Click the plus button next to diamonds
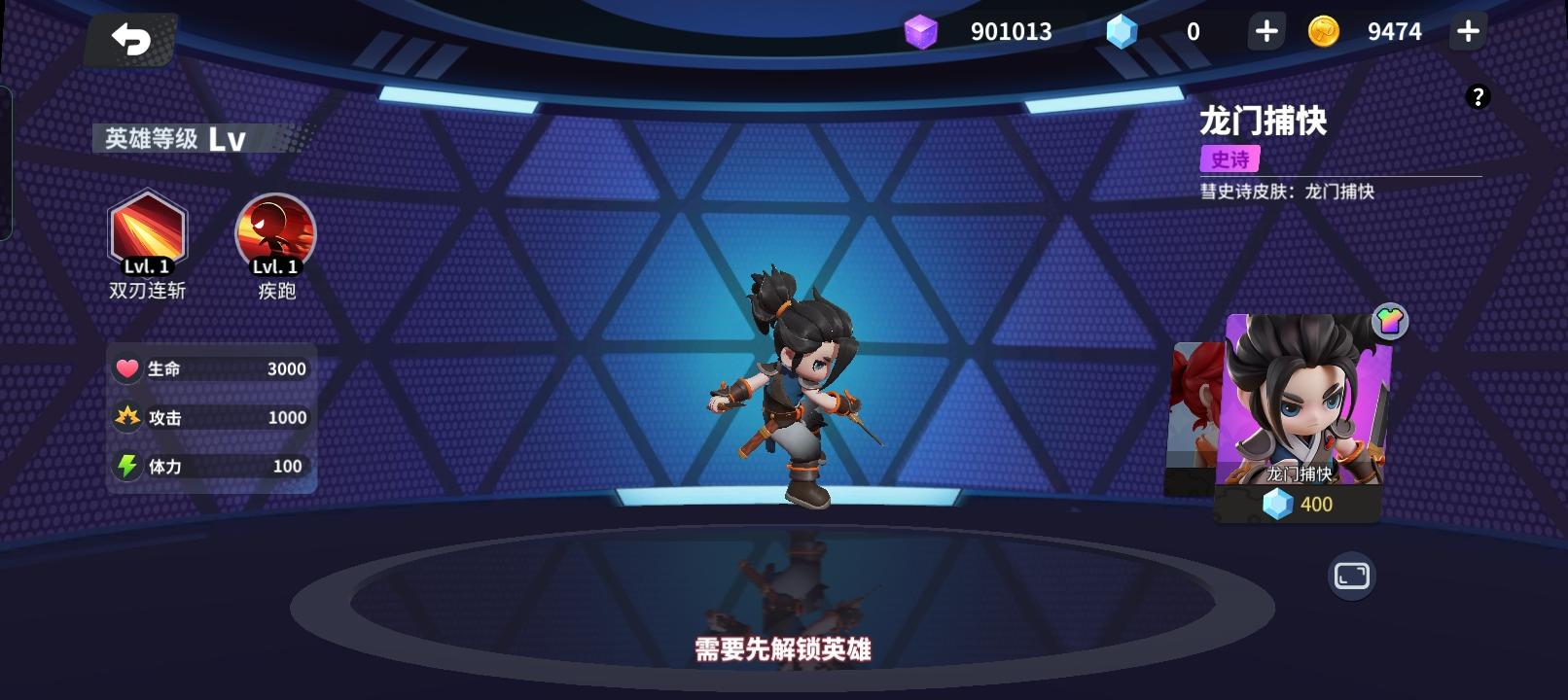 (1265, 30)
